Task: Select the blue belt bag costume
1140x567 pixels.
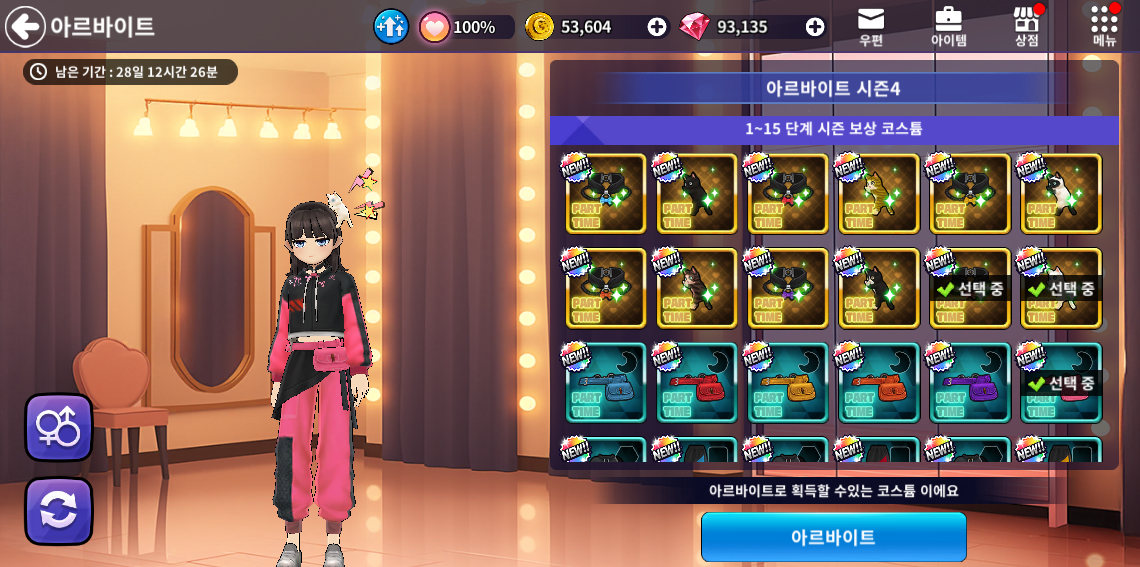Action: [x=606, y=383]
